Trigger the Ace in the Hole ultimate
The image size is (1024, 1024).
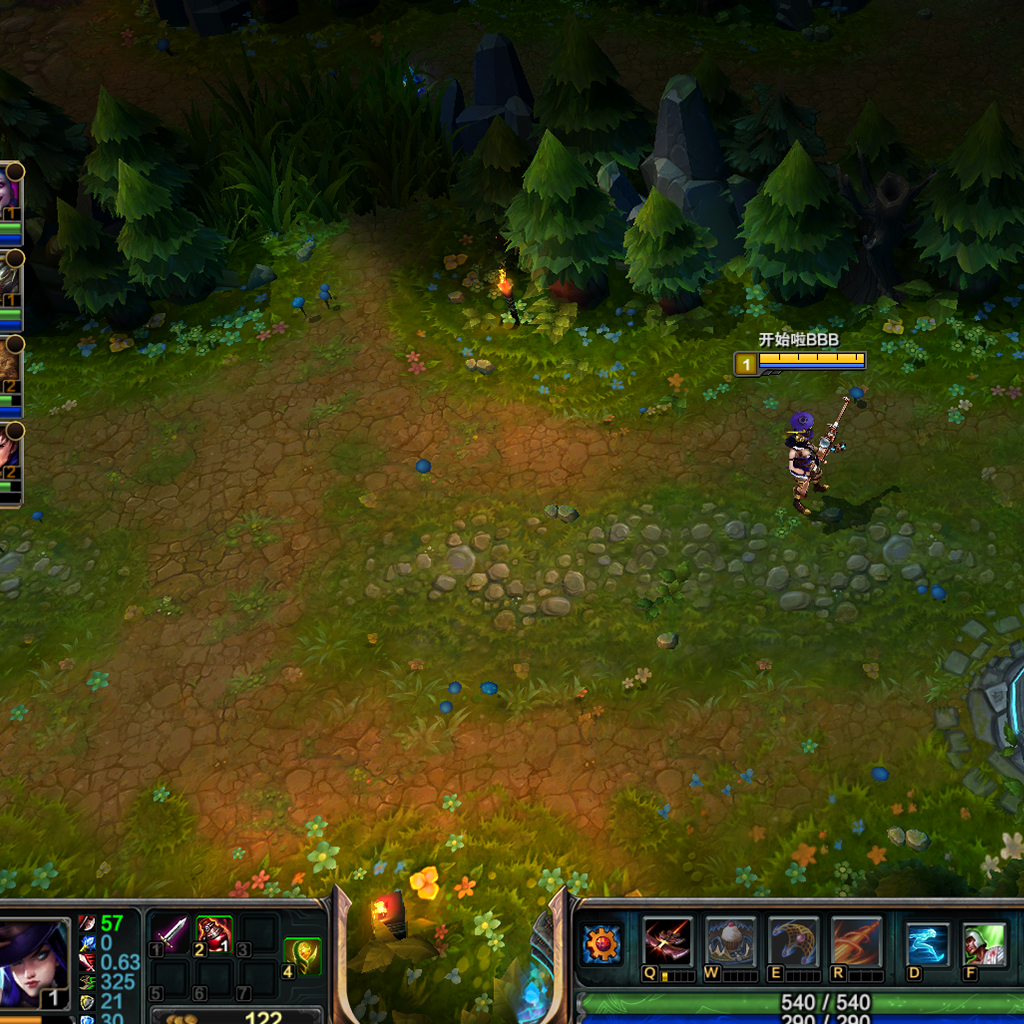pyautogui.click(x=857, y=942)
